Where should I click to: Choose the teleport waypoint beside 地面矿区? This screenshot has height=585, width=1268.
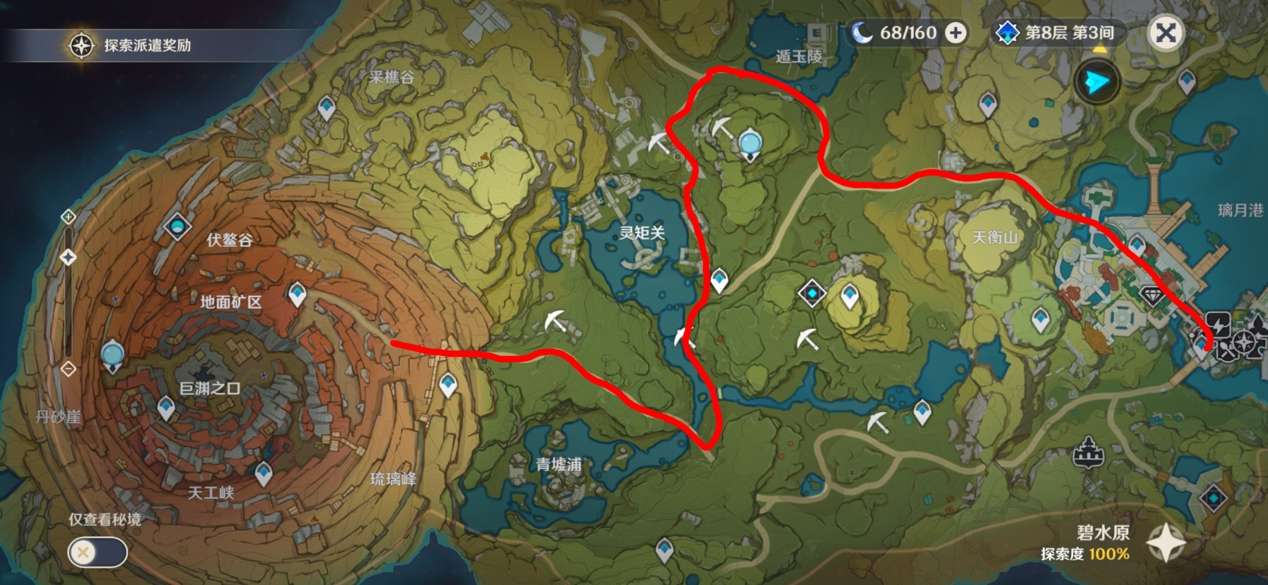pos(297,294)
